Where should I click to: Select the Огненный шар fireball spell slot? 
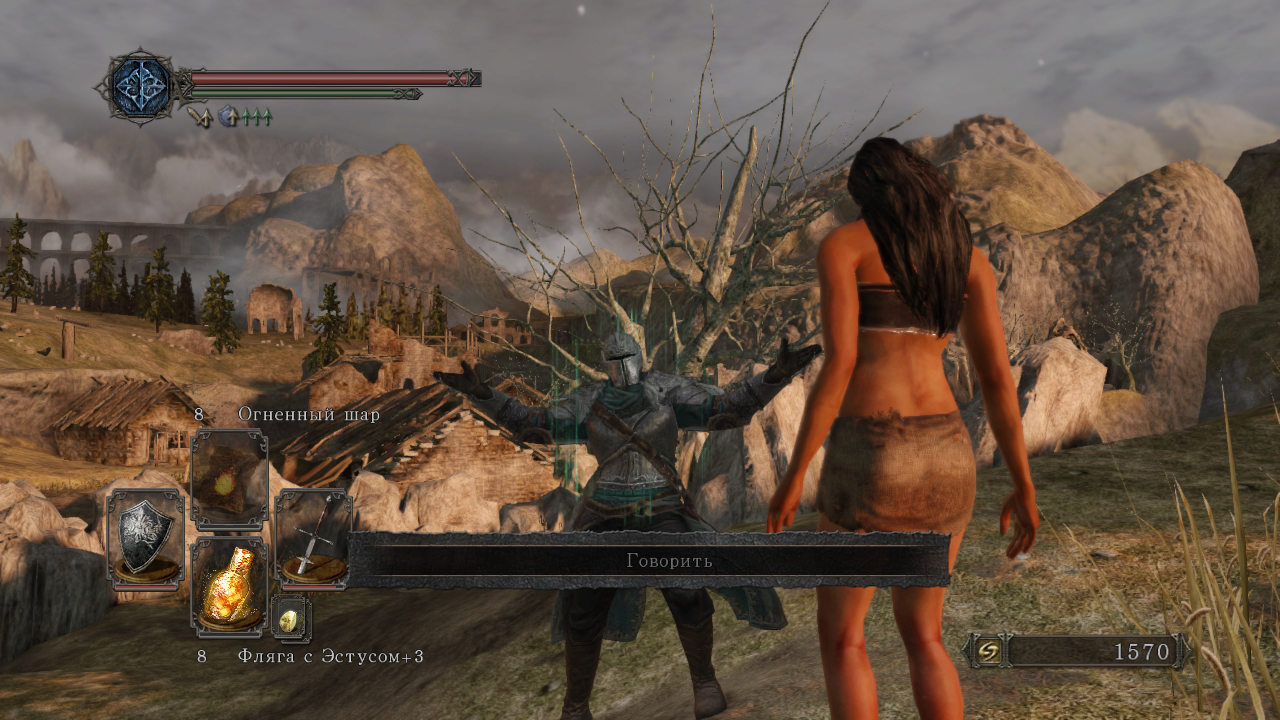(x=229, y=479)
